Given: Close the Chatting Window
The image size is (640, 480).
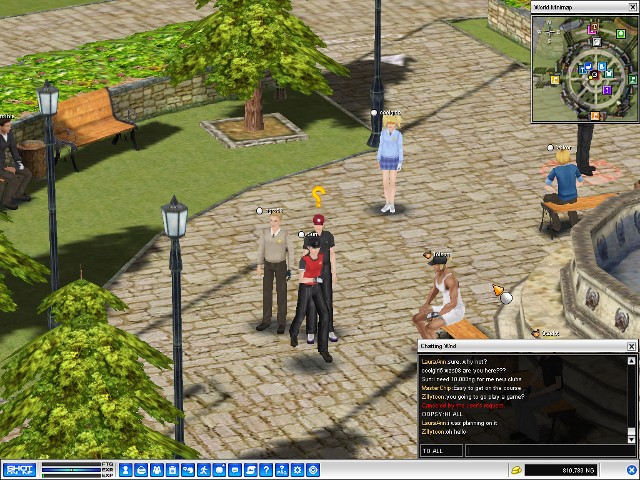Looking at the screenshot, I should pos(631,346).
